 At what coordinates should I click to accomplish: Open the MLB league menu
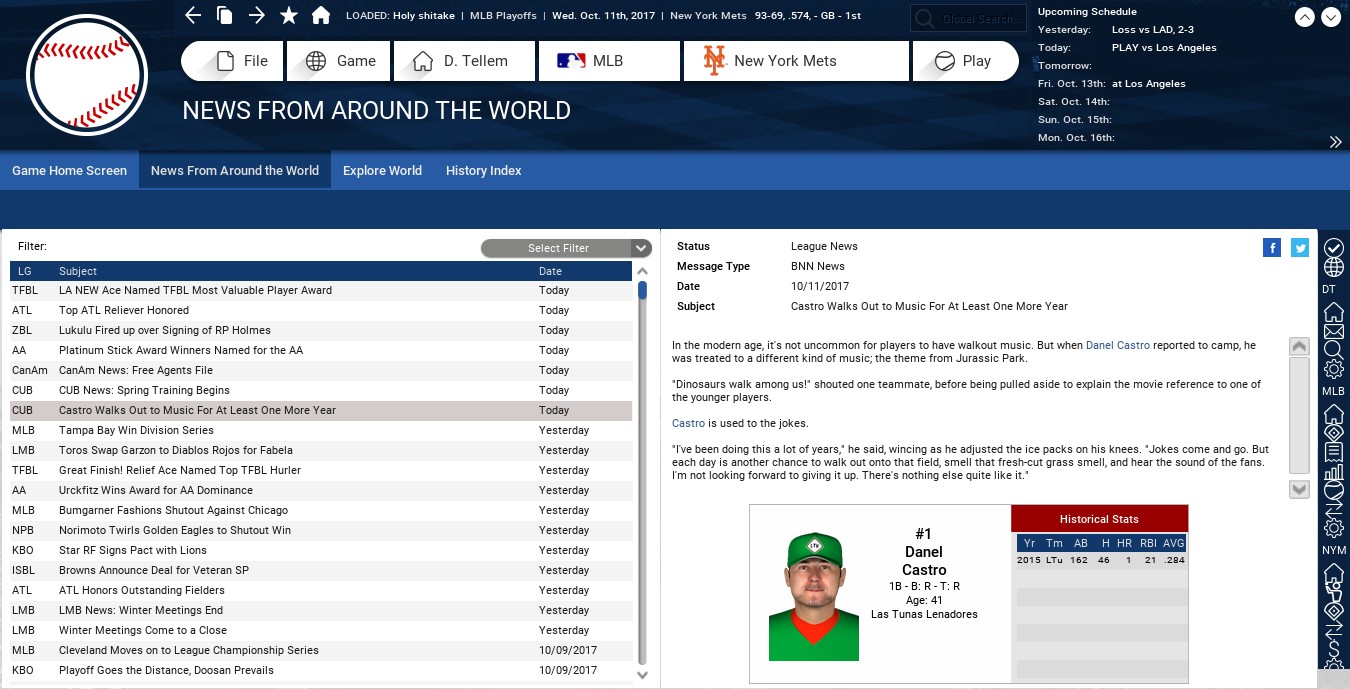(x=609, y=61)
